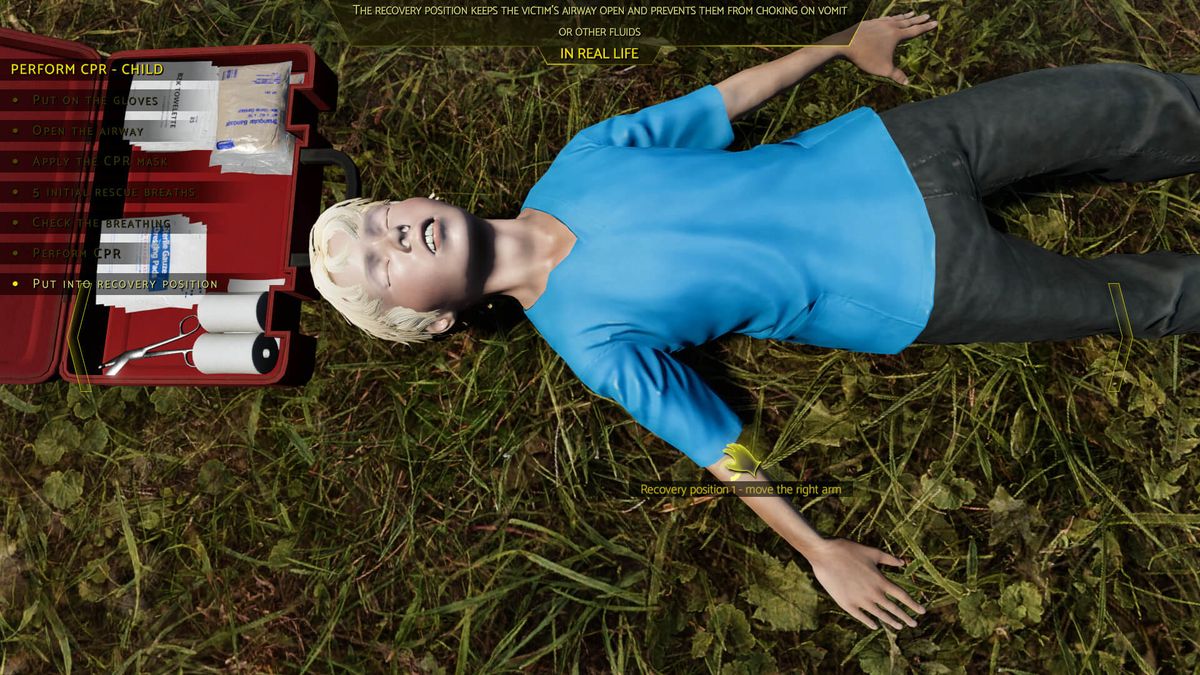Select the Put into recovery position step
This screenshot has width=1200, height=675.
point(124,284)
